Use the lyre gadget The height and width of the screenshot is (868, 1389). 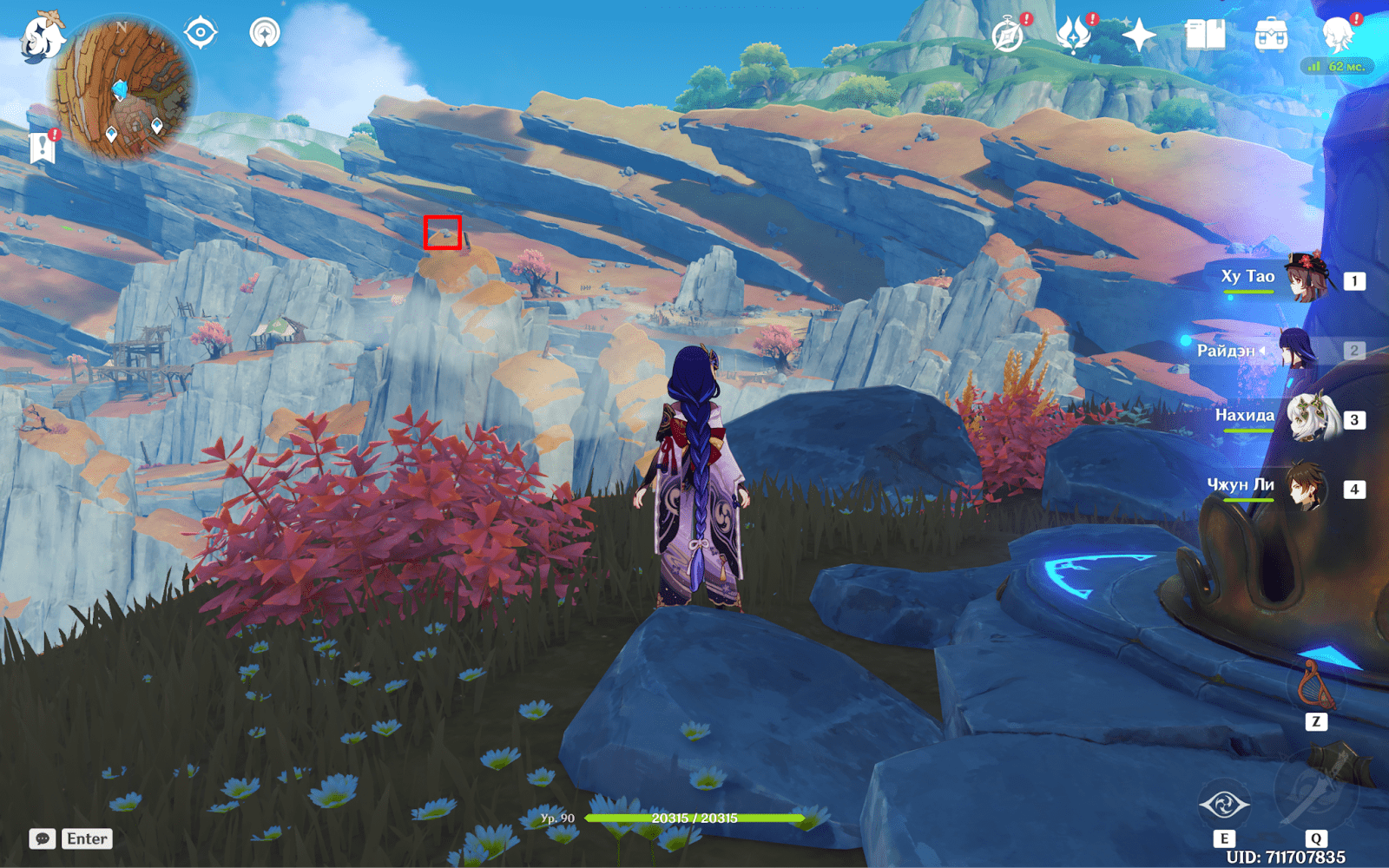(x=1315, y=687)
